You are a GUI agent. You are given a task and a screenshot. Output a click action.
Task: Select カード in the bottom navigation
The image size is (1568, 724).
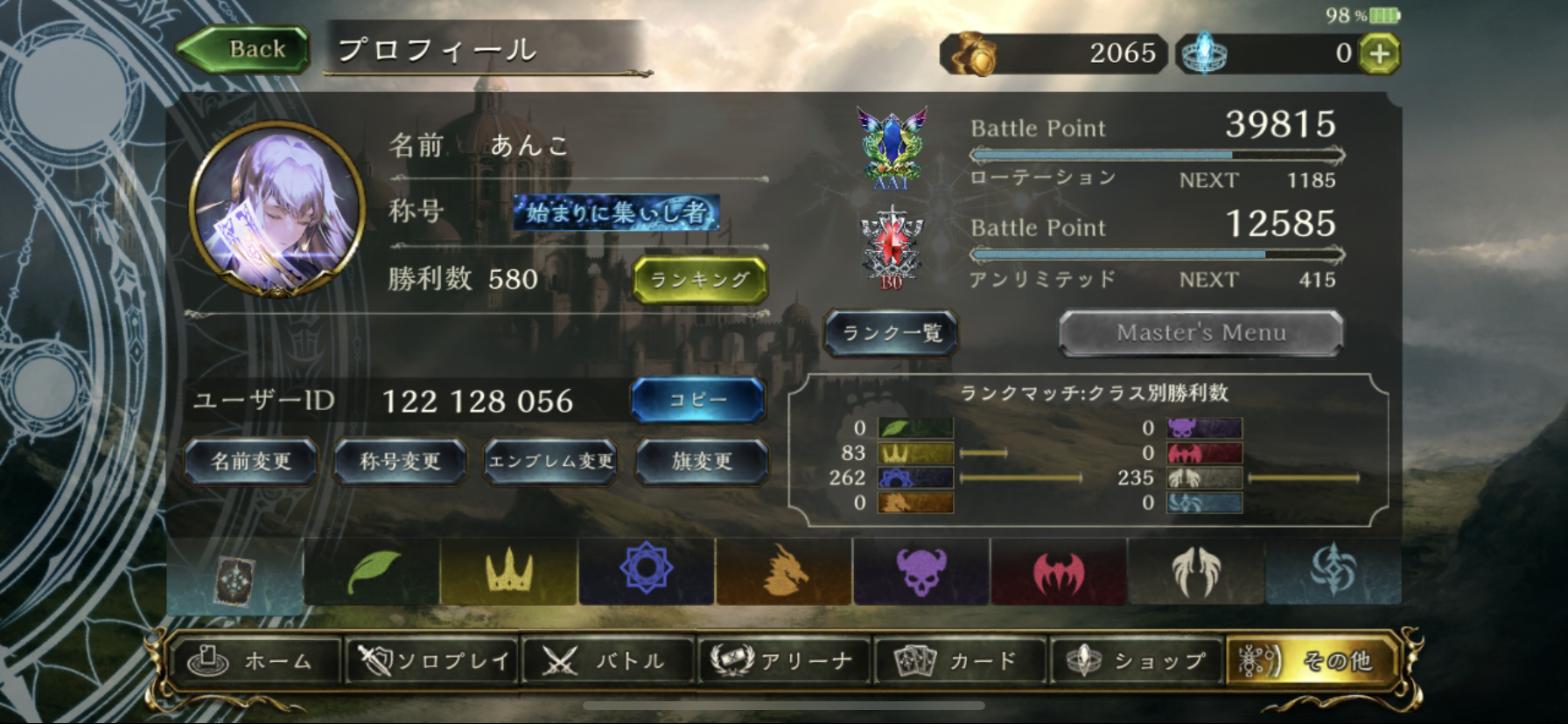(x=959, y=661)
